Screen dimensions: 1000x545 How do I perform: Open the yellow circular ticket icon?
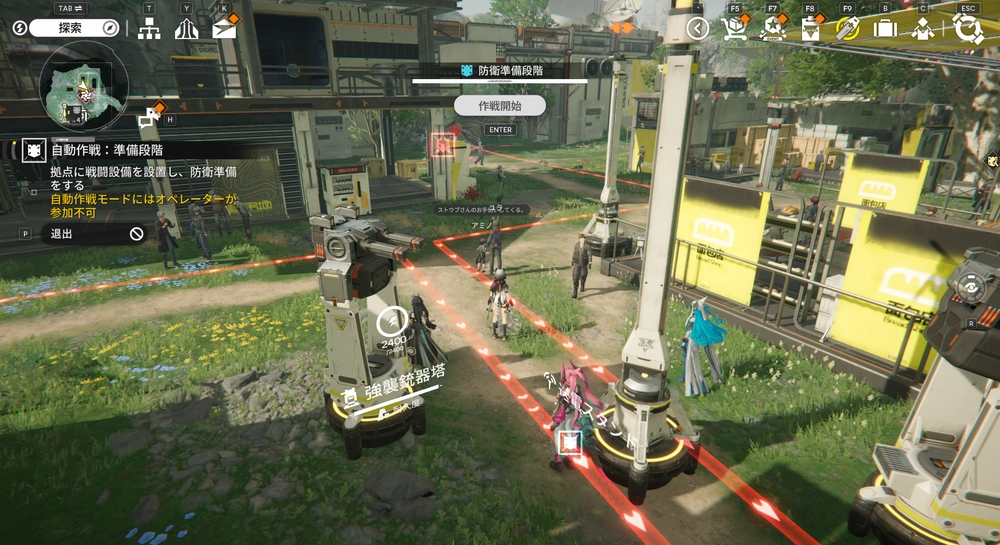click(x=847, y=29)
